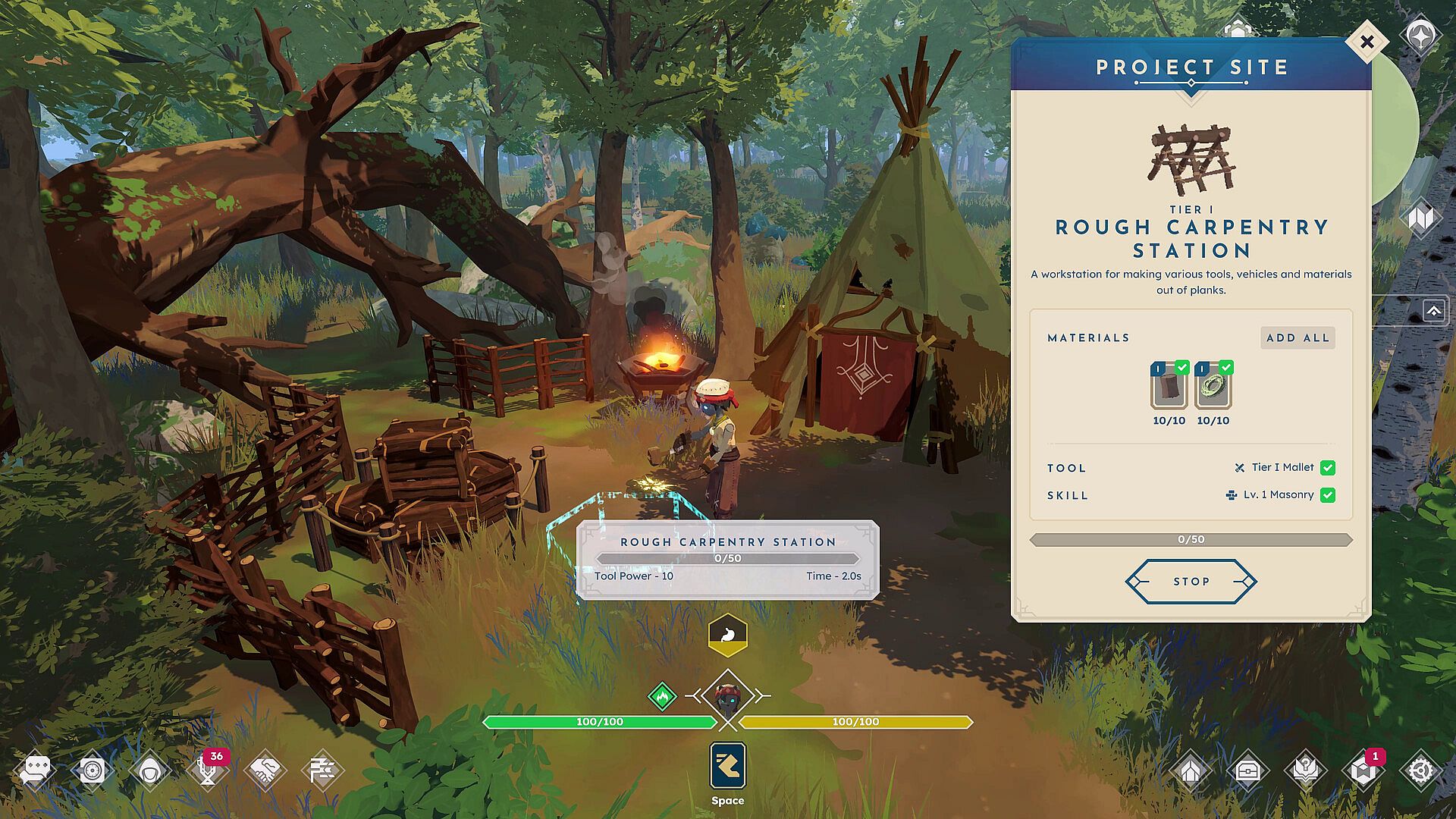Select the wood trunk material slot

coord(1169,388)
